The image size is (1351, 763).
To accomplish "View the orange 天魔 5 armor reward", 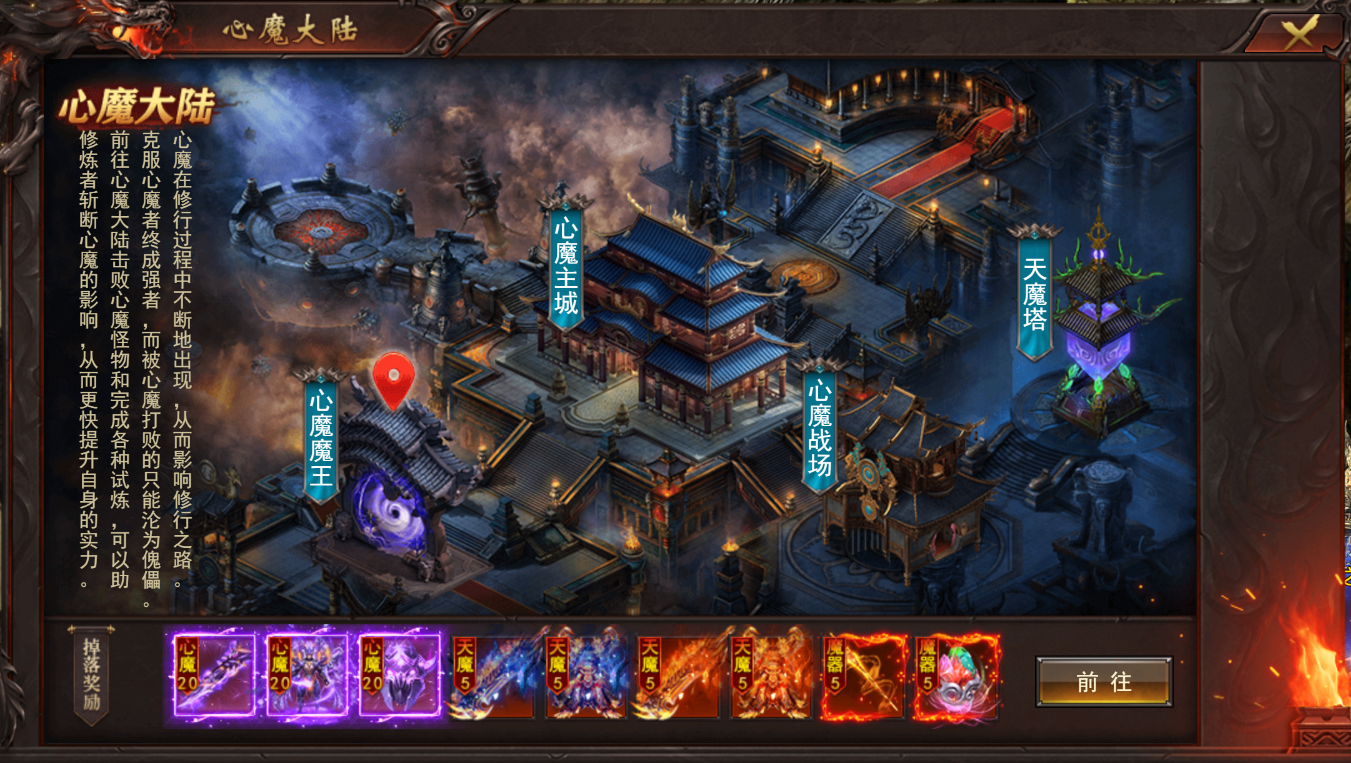I will (x=771, y=677).
